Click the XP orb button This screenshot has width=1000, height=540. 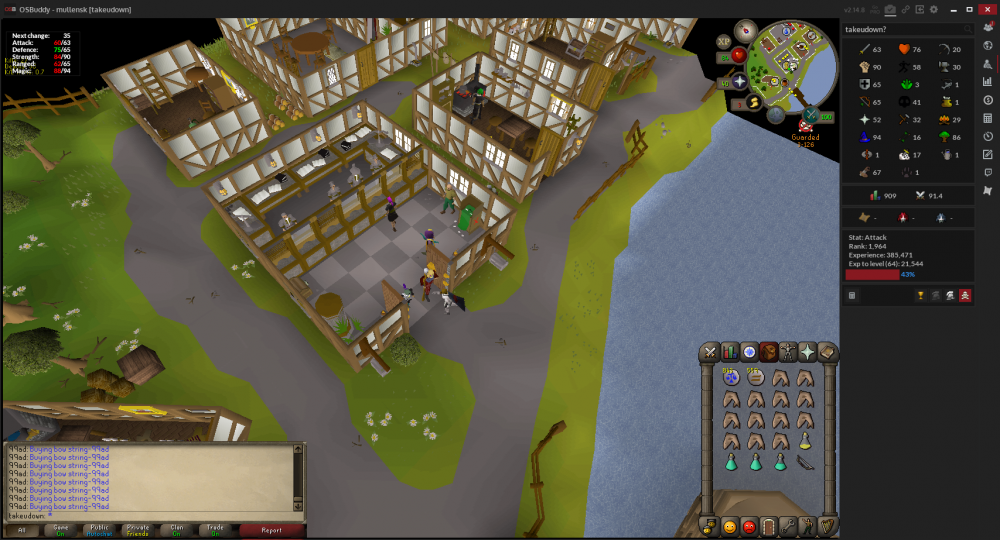724,42
